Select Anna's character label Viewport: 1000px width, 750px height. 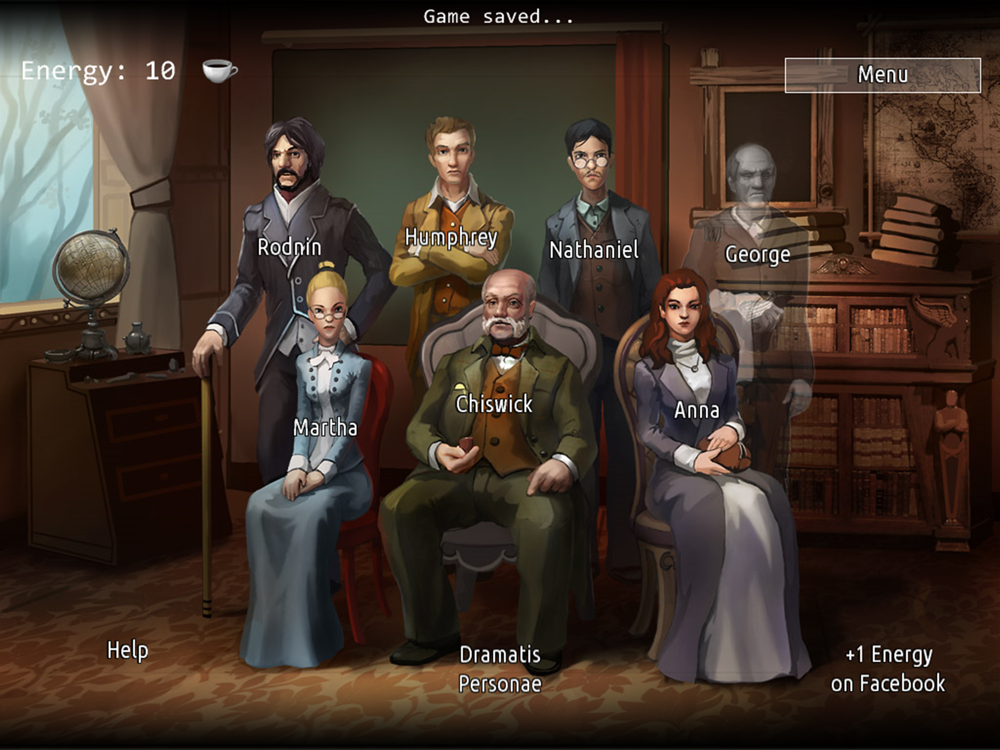point(697,410)
